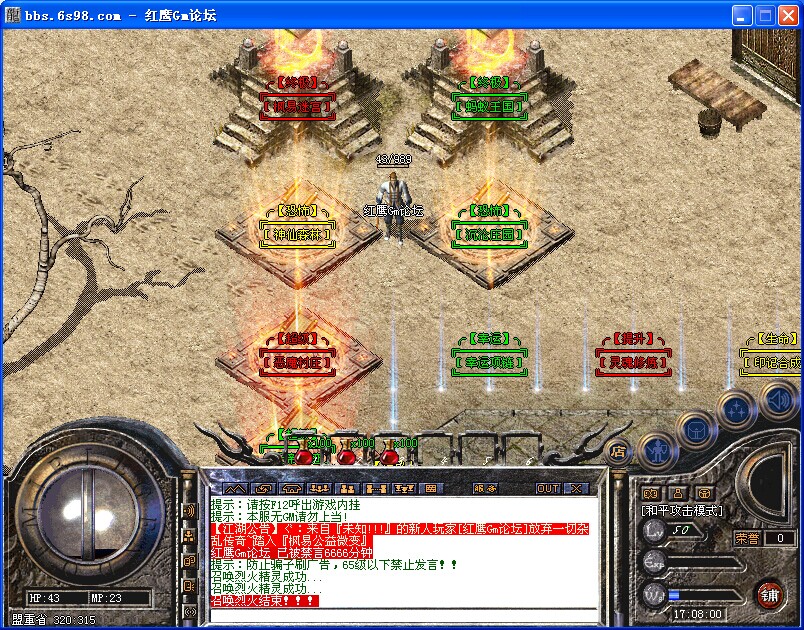Minimize the game window
This screenshot has width=804, height=630.
click(x=741, y=15)
